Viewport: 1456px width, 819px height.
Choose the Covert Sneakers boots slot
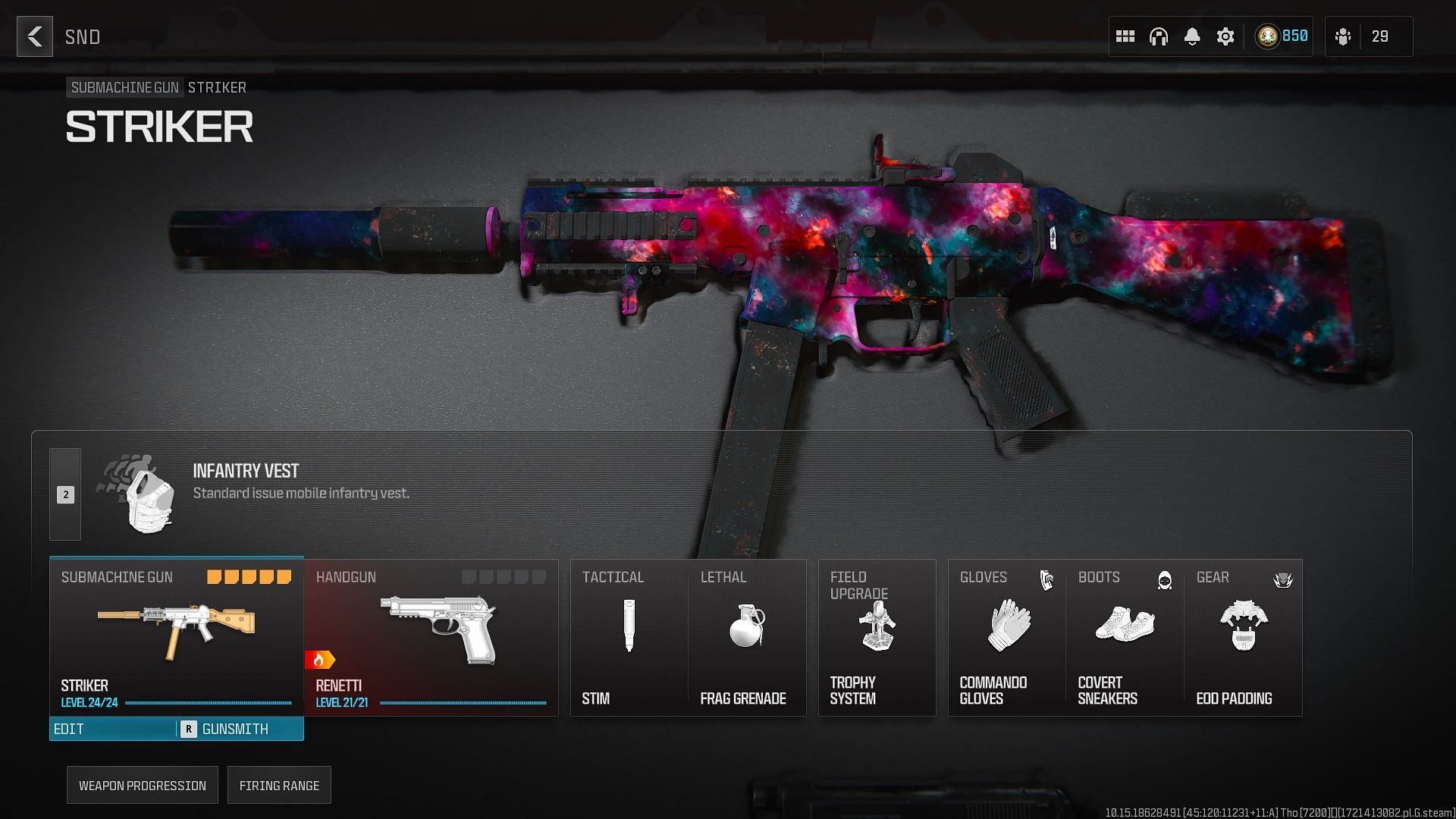pos(1125,637)
